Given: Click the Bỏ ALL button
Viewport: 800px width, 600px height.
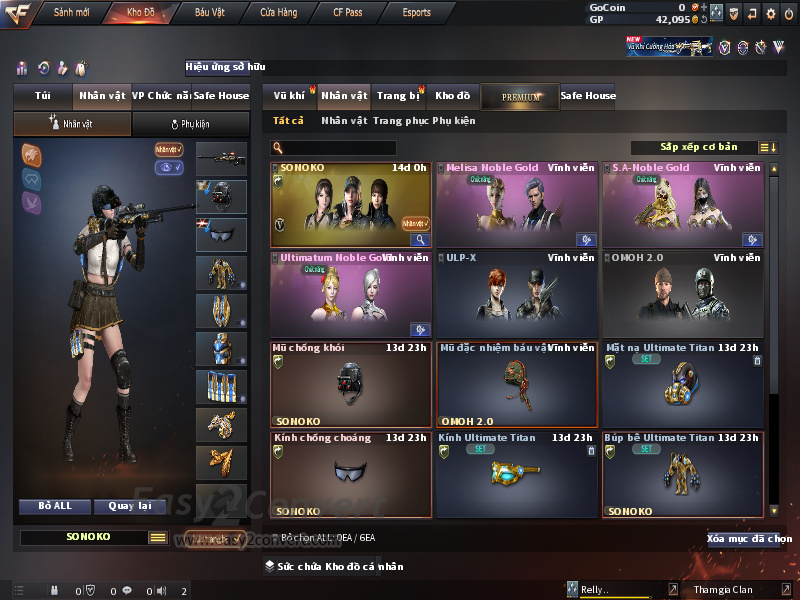Looking at the screenshot, I should [x=55, y=506].
